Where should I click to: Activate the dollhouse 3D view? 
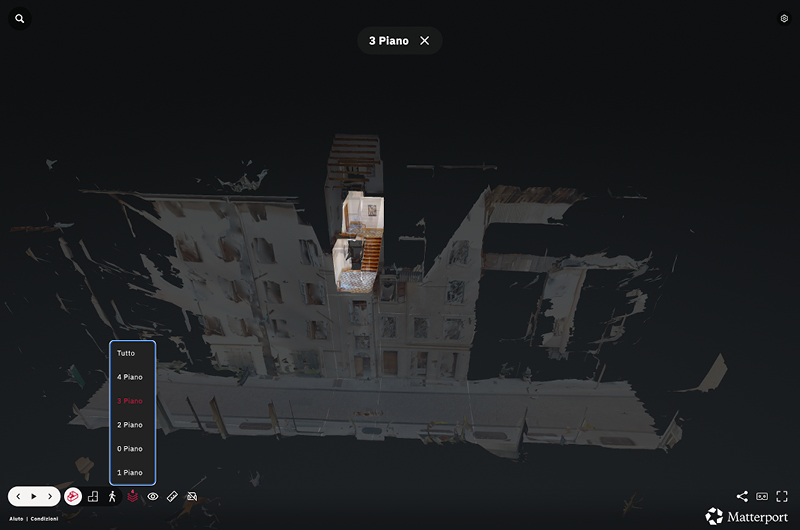[73, 496]
